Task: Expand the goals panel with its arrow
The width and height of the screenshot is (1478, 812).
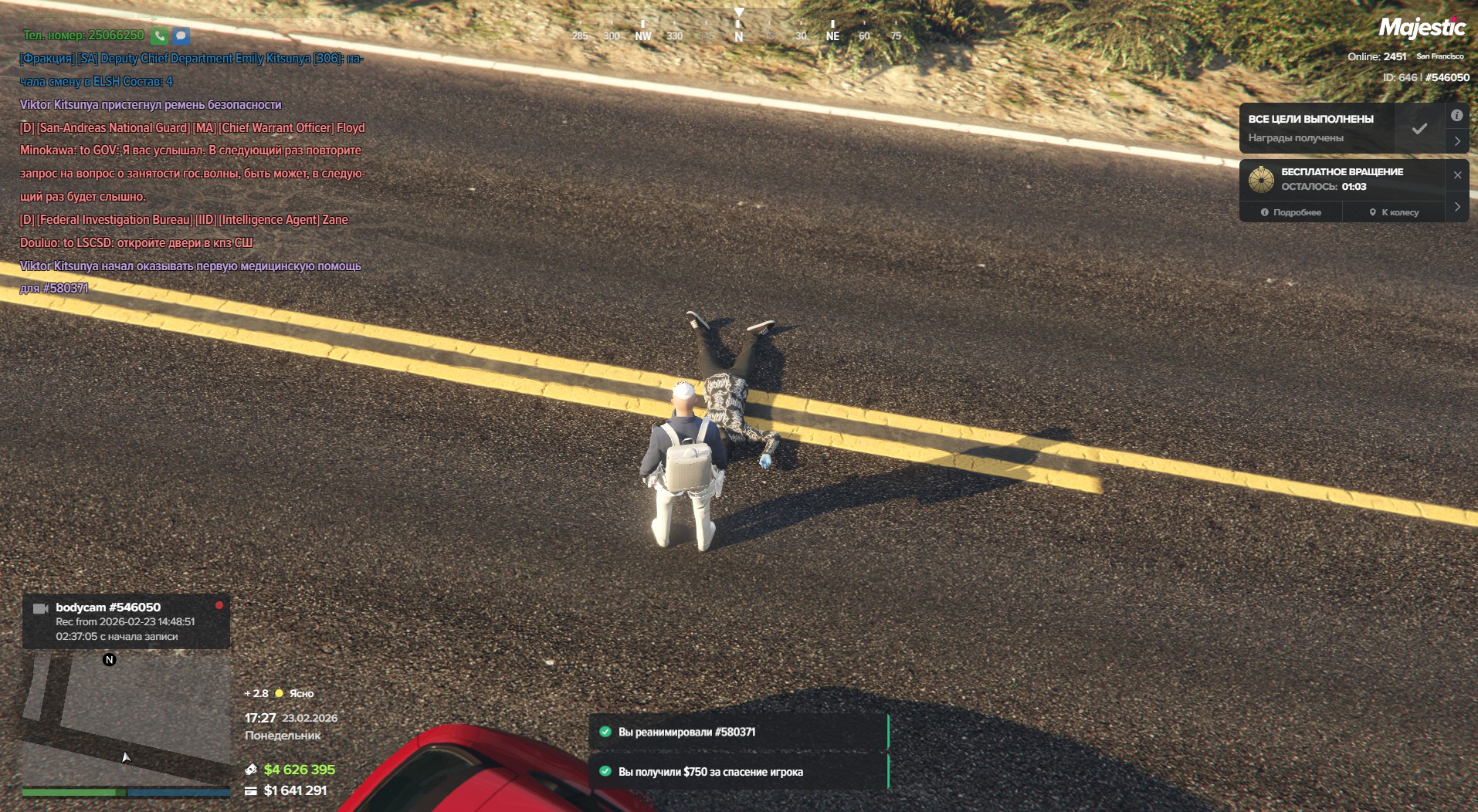Action: coord(1456,141)
